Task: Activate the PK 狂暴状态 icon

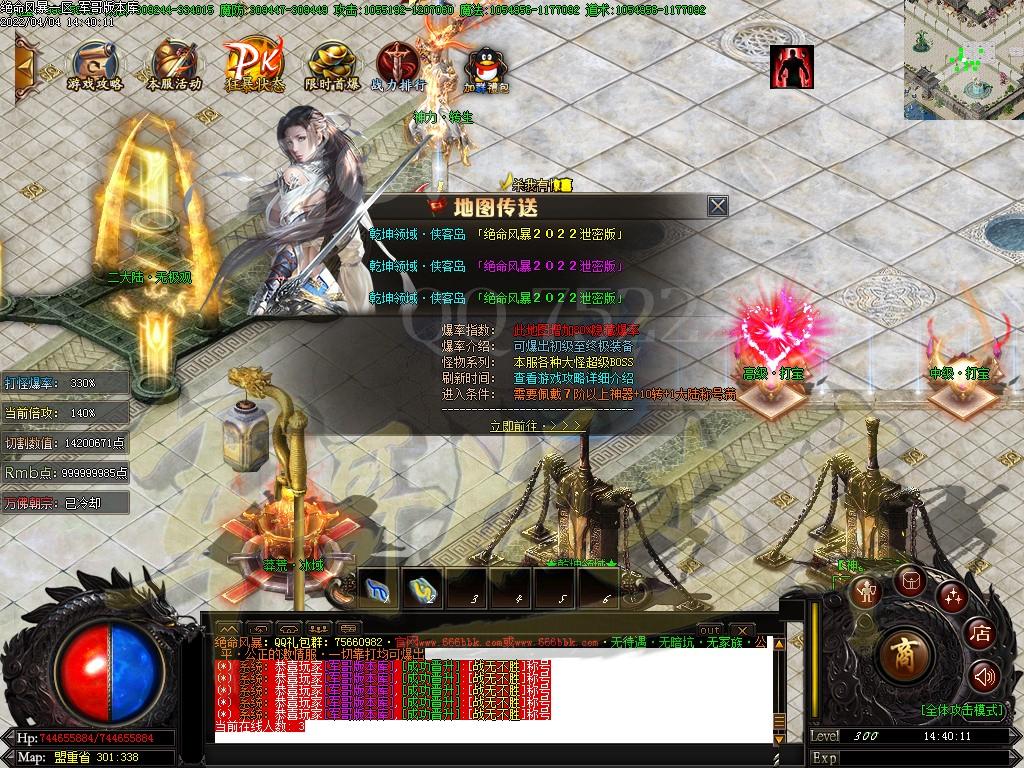Action: click(253, 66)
